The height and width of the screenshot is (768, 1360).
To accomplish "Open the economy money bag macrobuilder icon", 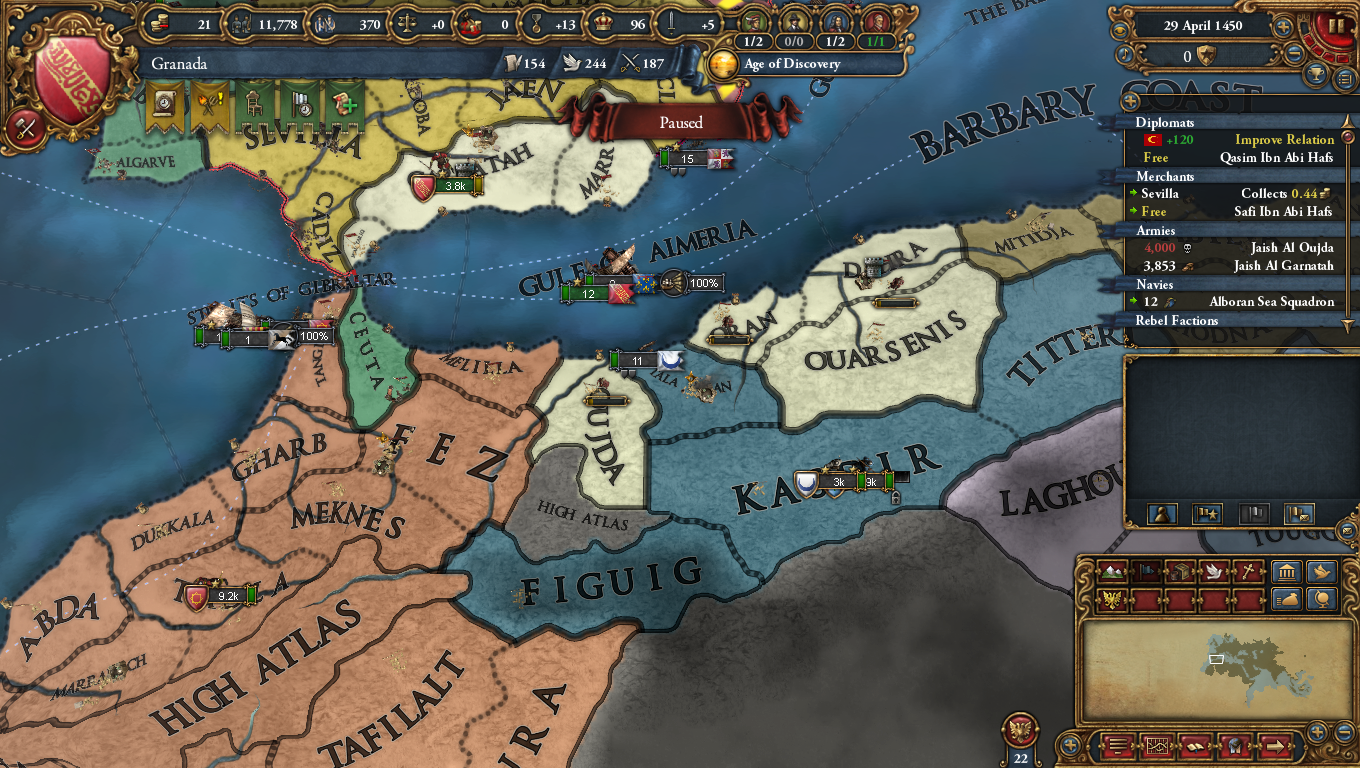I will (1287, 598).
